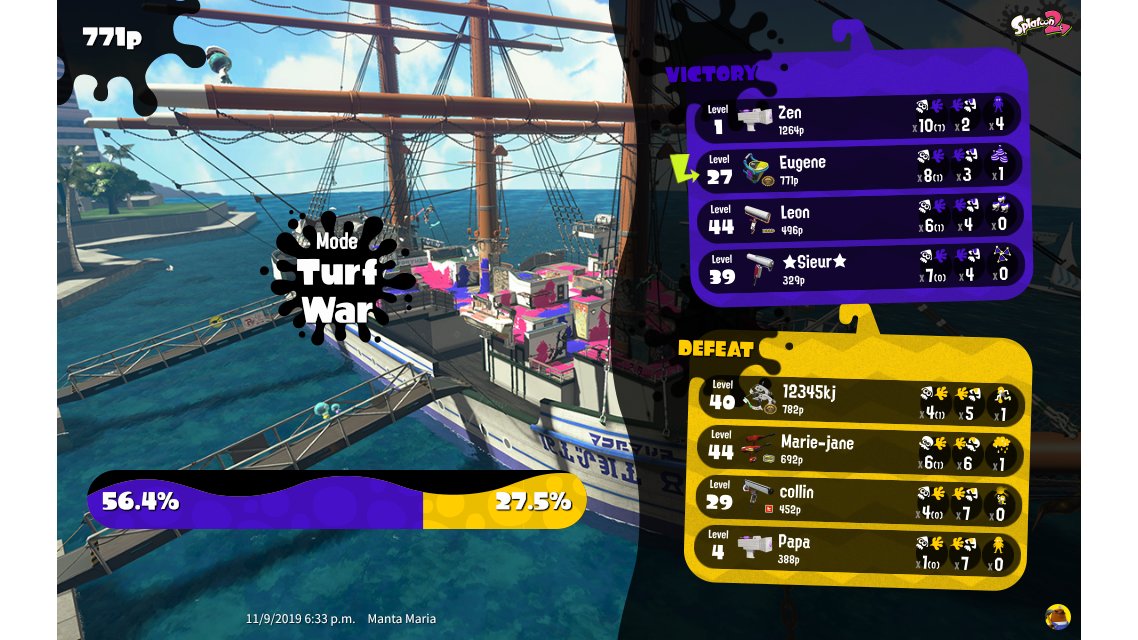Select Zen's player row
1138x640 pixels.
click(858, 118)
